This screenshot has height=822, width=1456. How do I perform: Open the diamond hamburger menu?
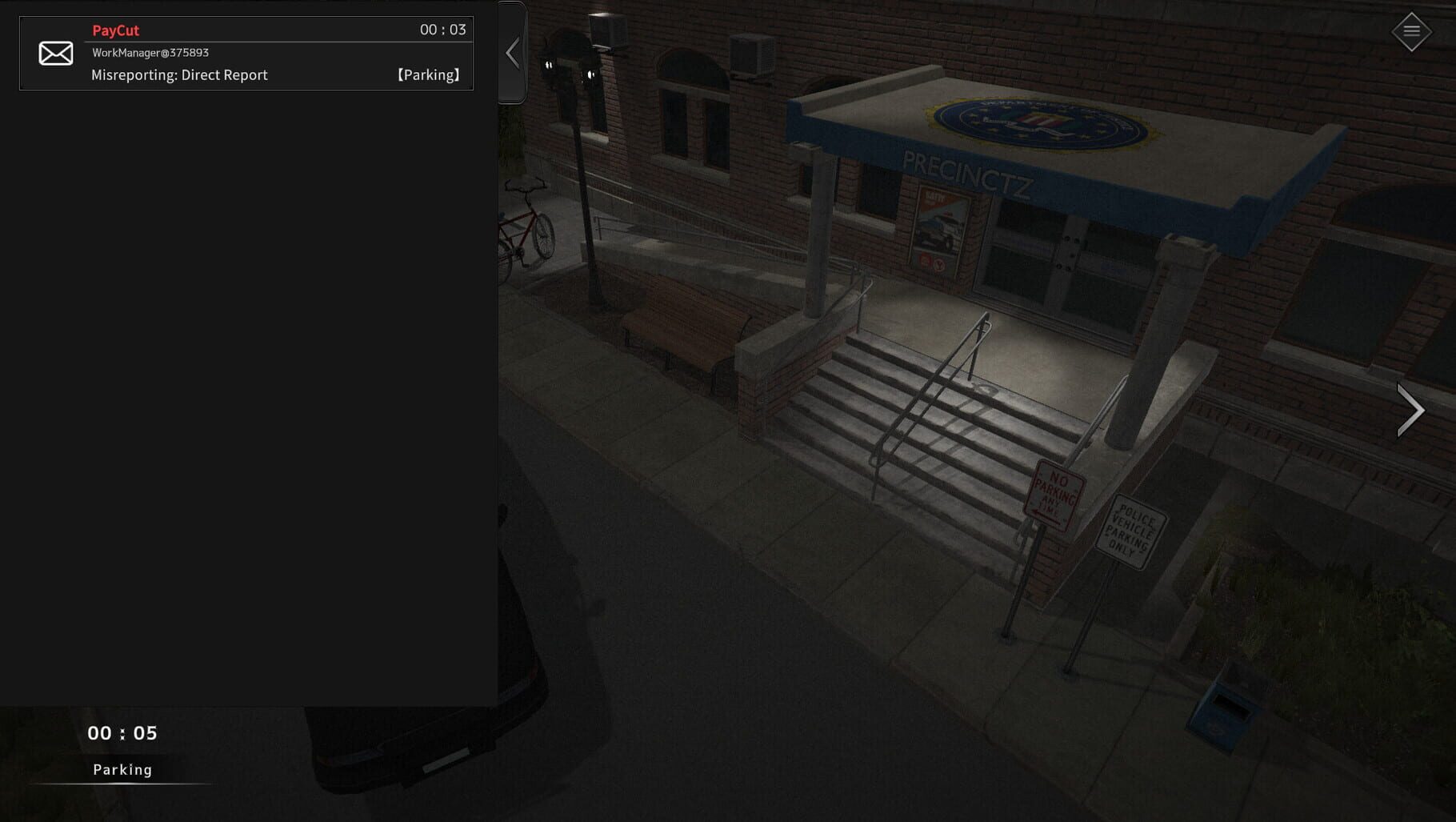pyautogui.click(x=1411, y=31)
